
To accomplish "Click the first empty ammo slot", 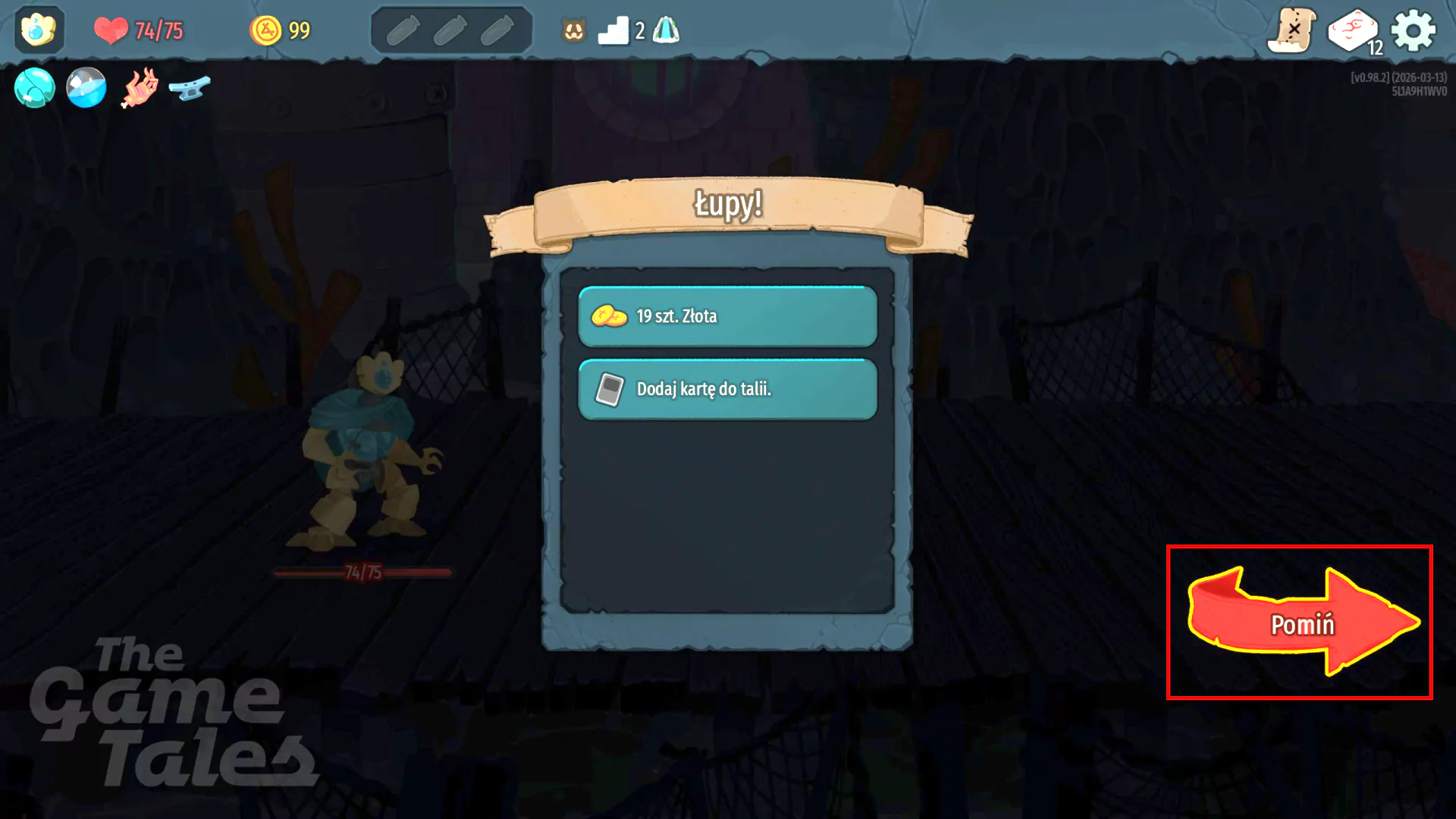I will pyautogui.click(x=404, y=28).
